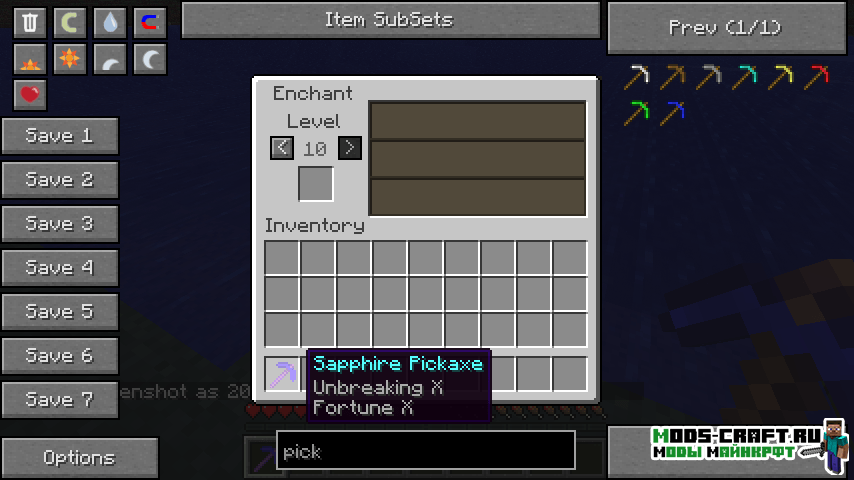854x480 pixels.
Task: Pick the diamond pickaxe from the item panel
Action: pyautogui.click(x=745, y=76)
